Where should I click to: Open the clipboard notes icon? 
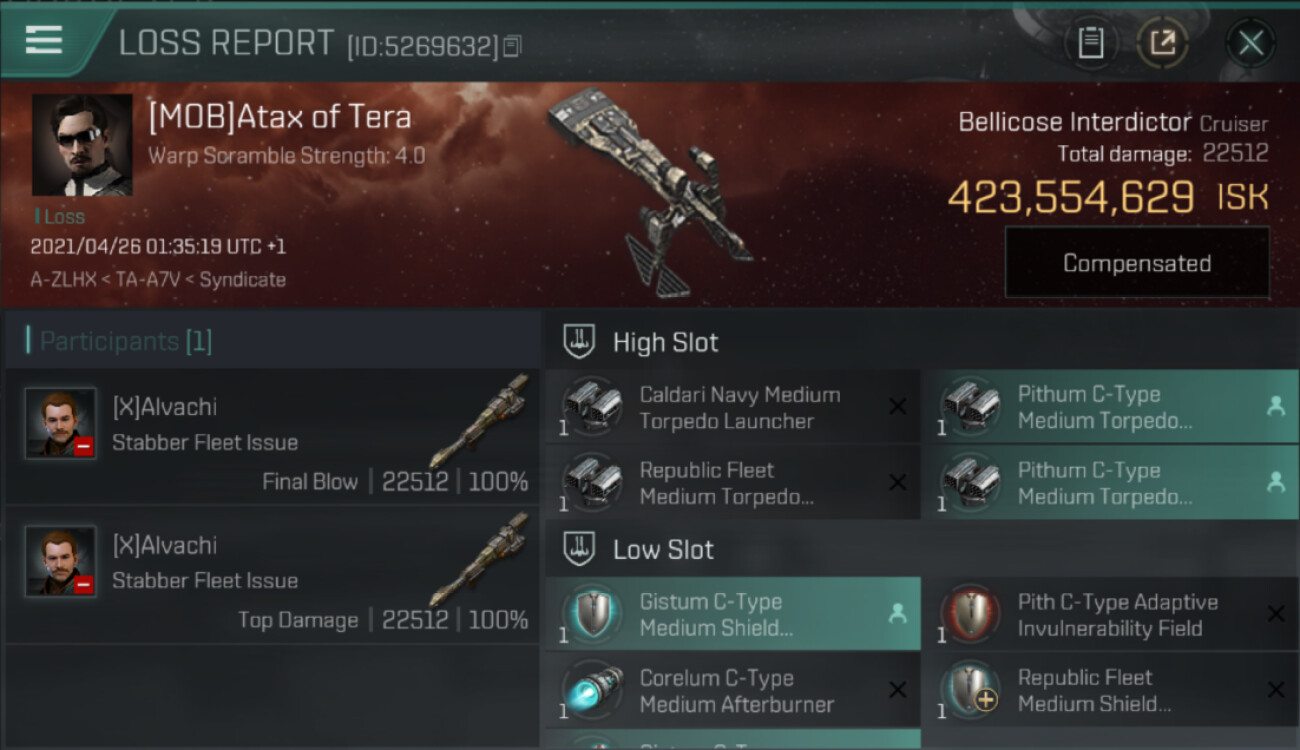pyautogui.click(x=1090, y=43)
